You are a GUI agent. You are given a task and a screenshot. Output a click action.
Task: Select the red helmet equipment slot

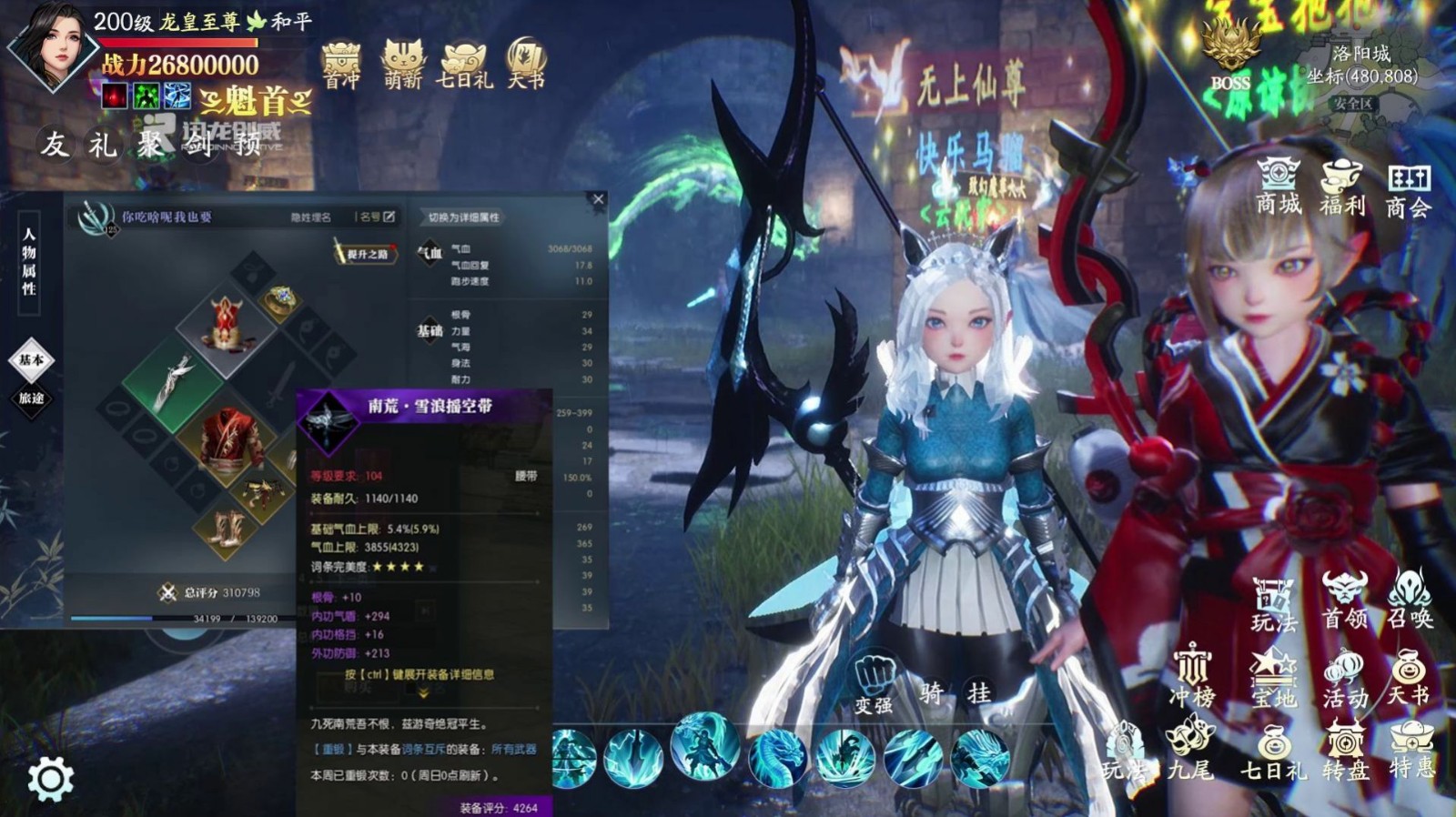pos(226,324)
